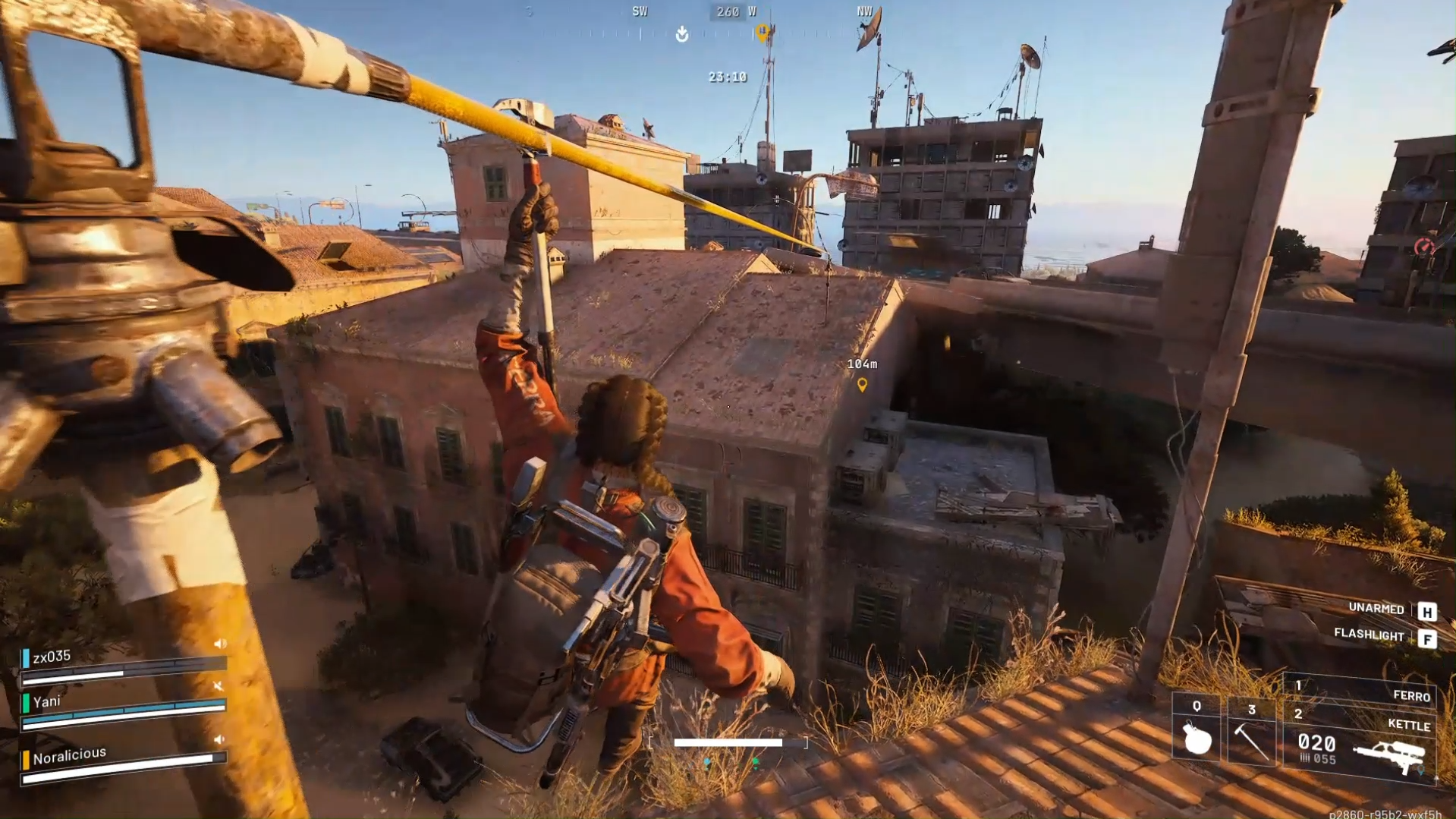Click the small arrow under the weapon panel
1456x819 pixels.
1437,779
